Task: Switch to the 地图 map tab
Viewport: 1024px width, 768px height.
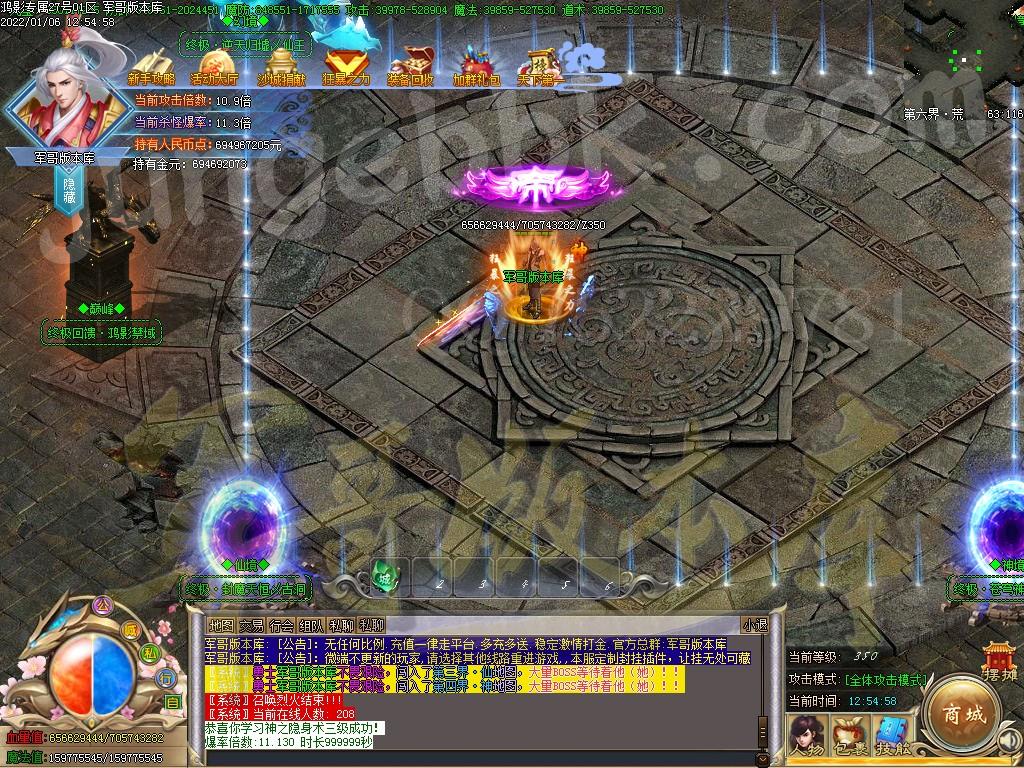Action: tap(221, 625)
